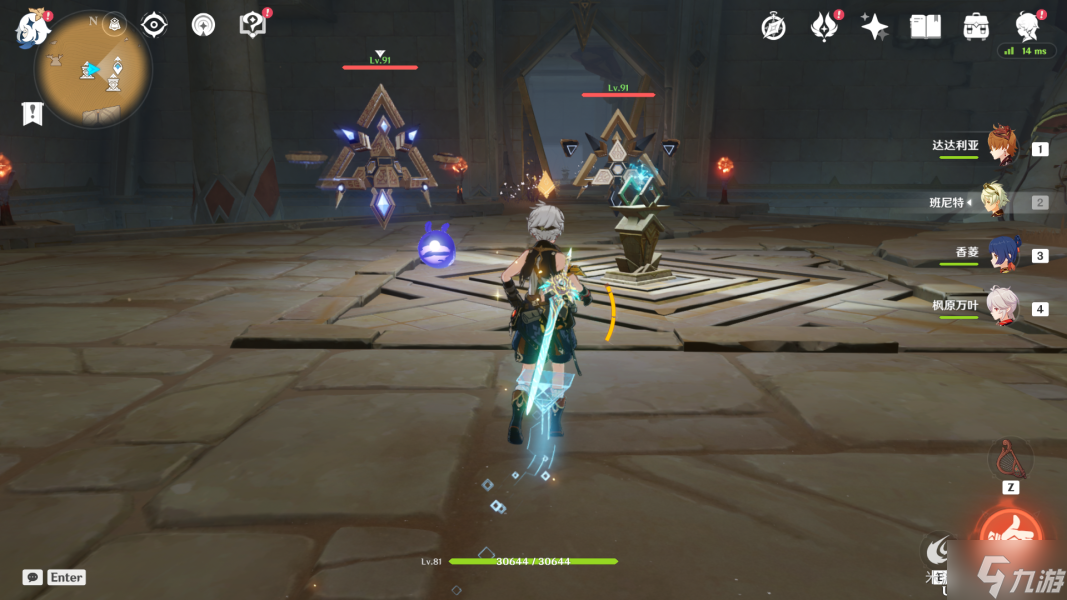Open the chat speech bubble
This screenshot has width=1067, height=600.
[x=33, y=577]
